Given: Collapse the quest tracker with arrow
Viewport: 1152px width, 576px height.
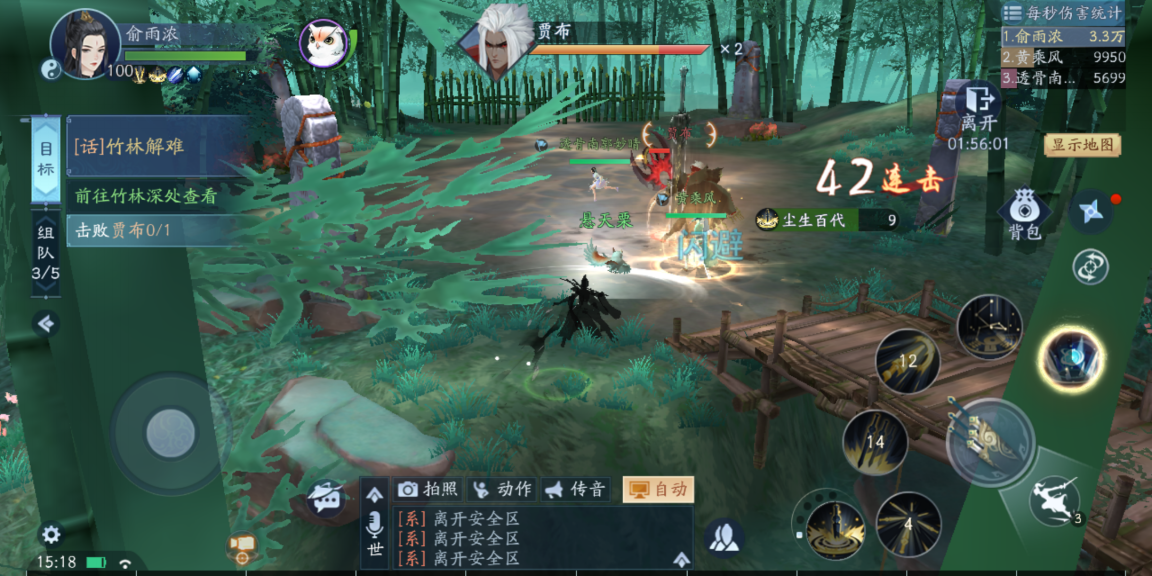Looking at the screenshot, I should pyautogui.click(x=45, y=323).
